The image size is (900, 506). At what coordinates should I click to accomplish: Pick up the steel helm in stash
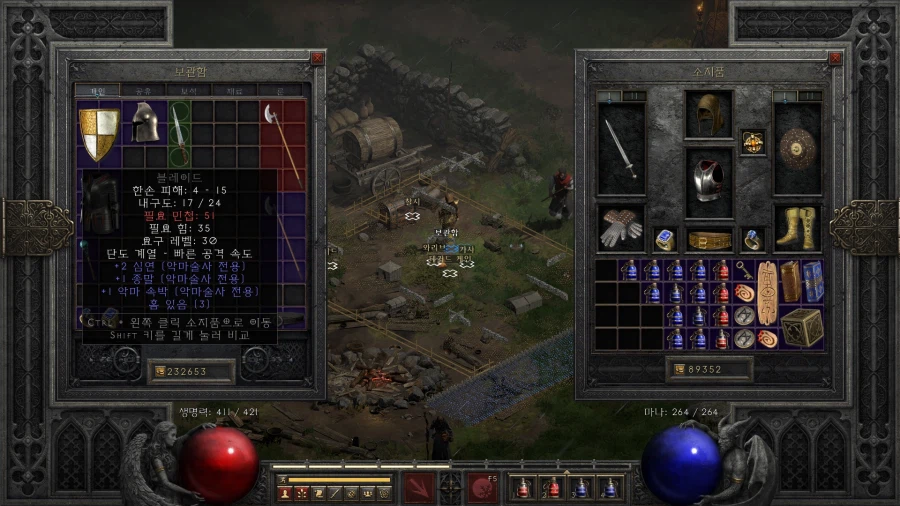click(x=144, y=122)
